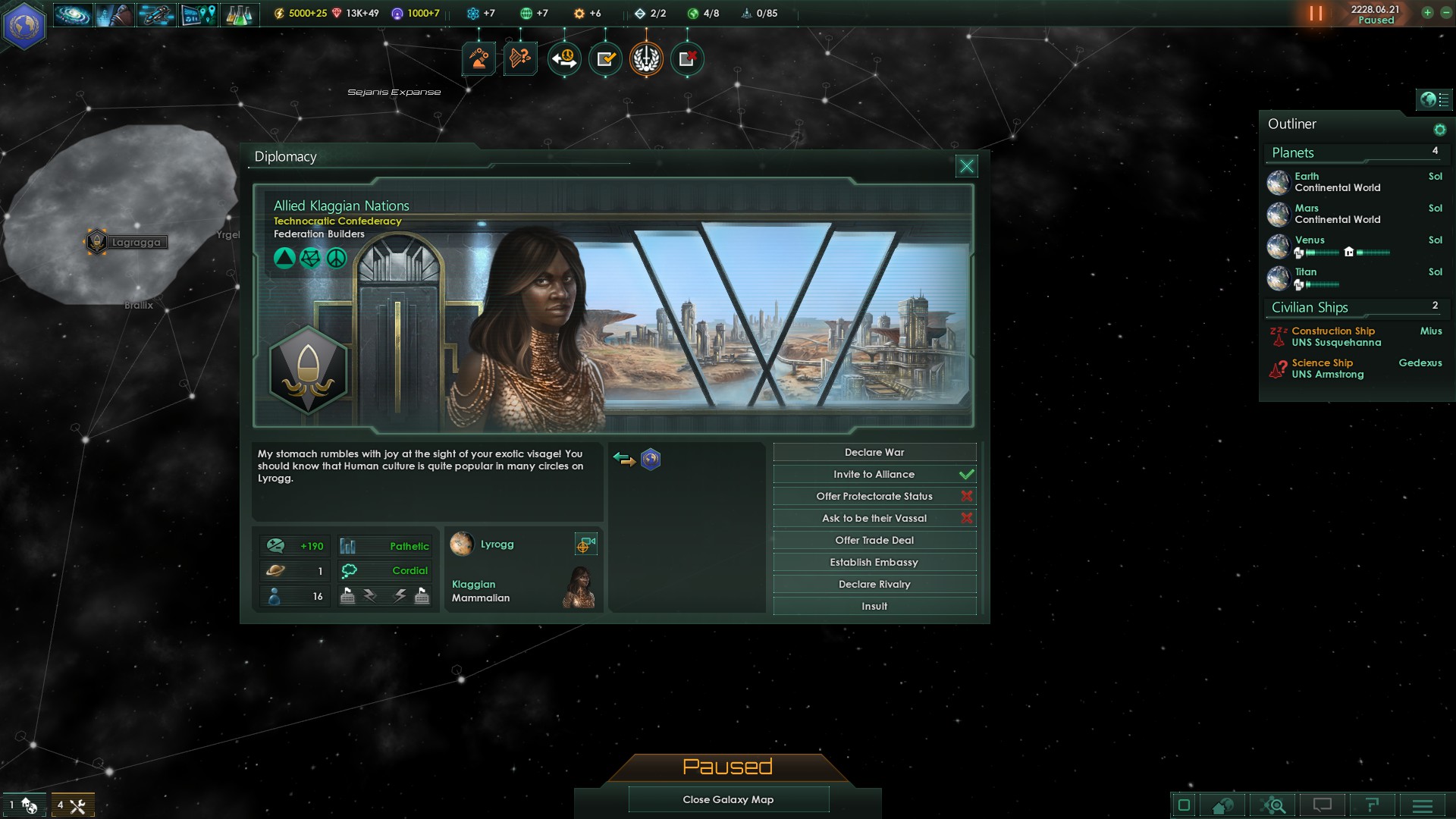Viewport: 1456px width, 819px height.
Task: Close the Diplomacy window
Action: point(966,166)
